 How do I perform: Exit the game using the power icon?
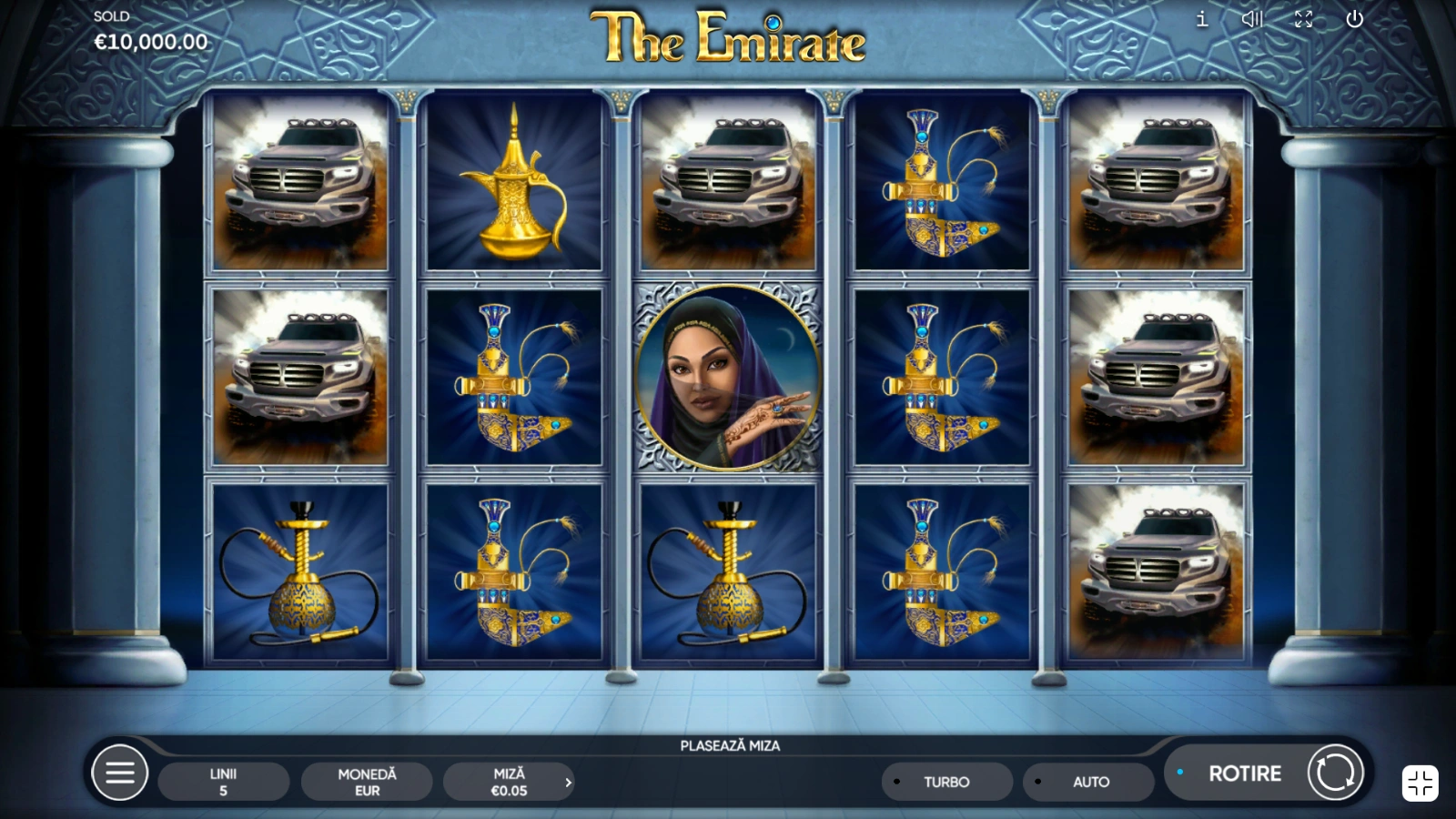[x=1355, y=19]
